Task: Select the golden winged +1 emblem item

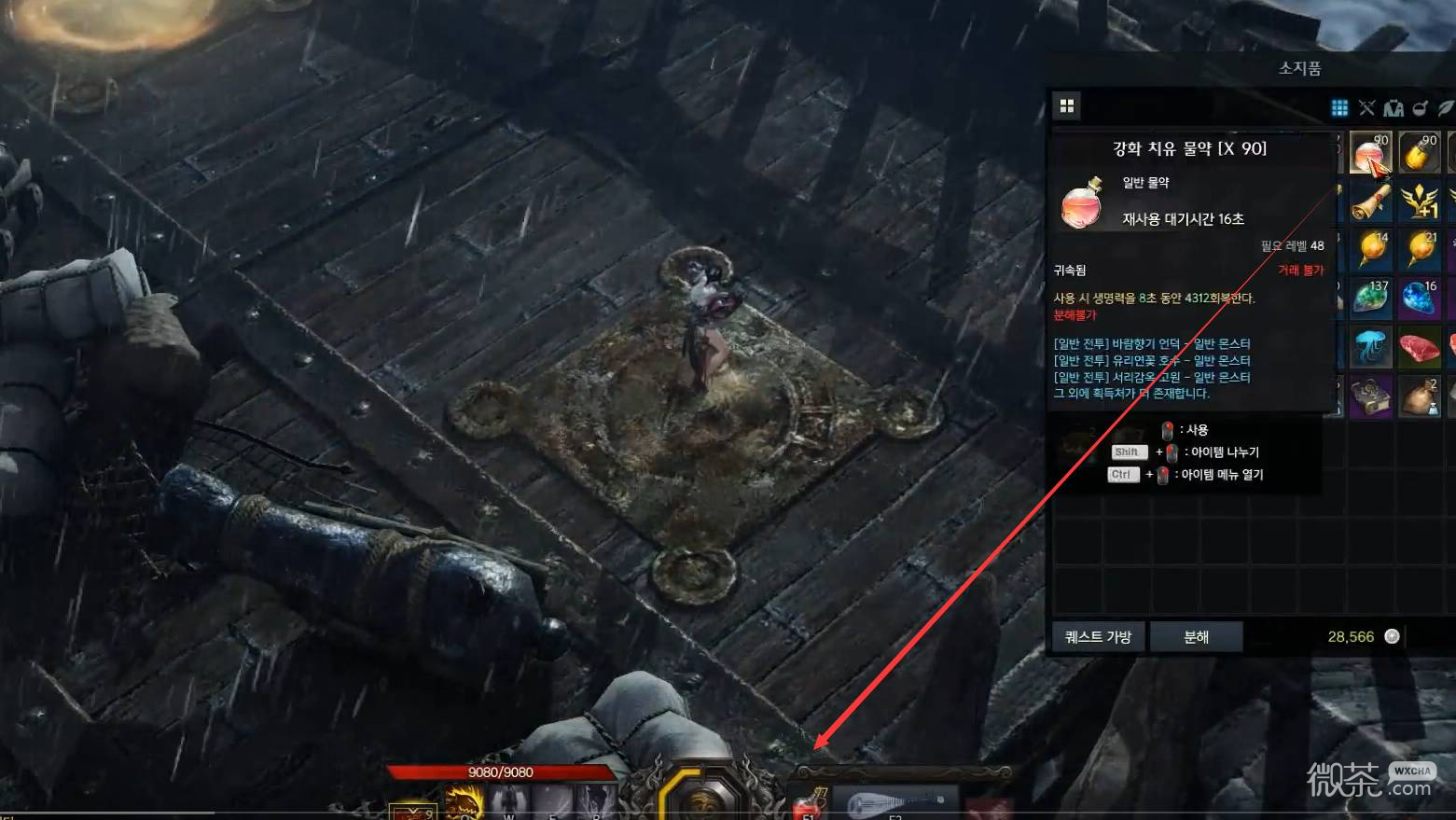Action: (1419, 202)
